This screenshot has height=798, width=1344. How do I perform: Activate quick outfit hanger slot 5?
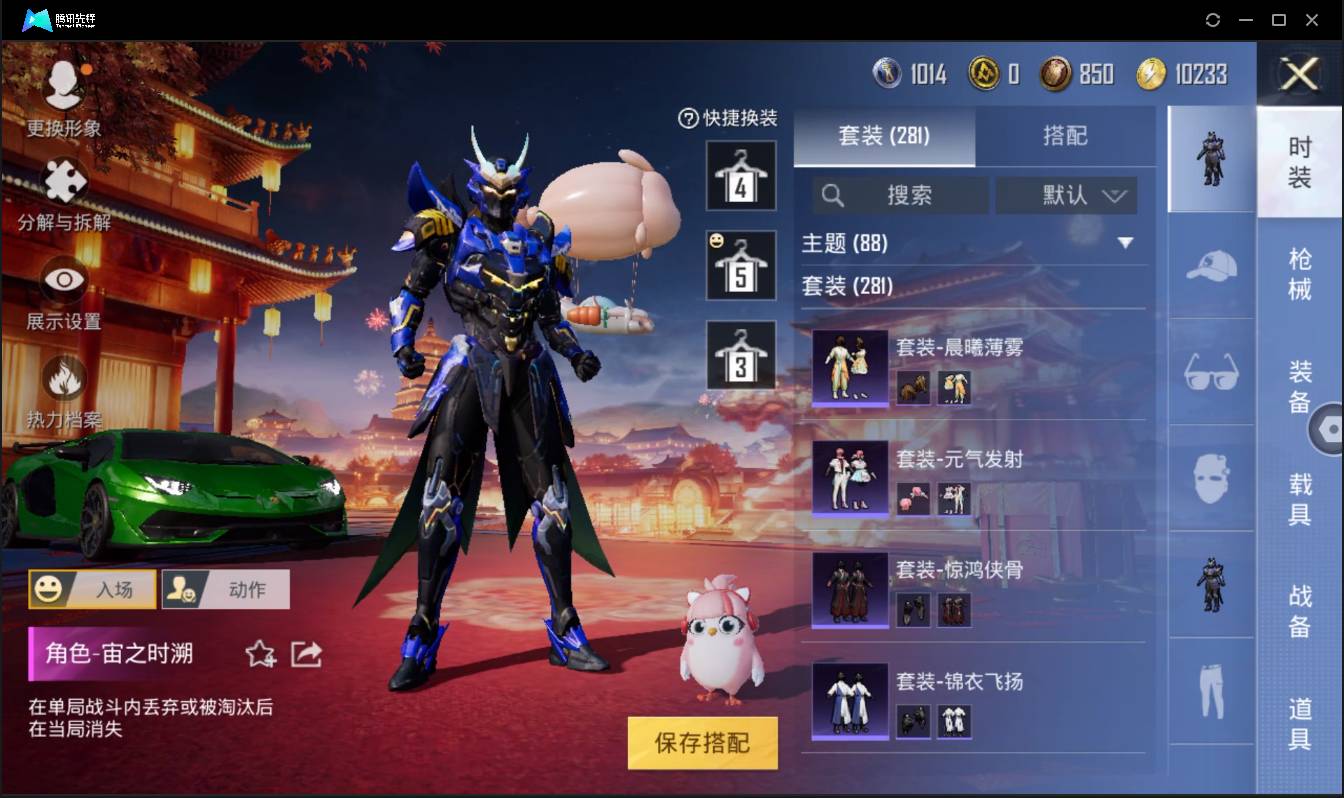point(741,265)
